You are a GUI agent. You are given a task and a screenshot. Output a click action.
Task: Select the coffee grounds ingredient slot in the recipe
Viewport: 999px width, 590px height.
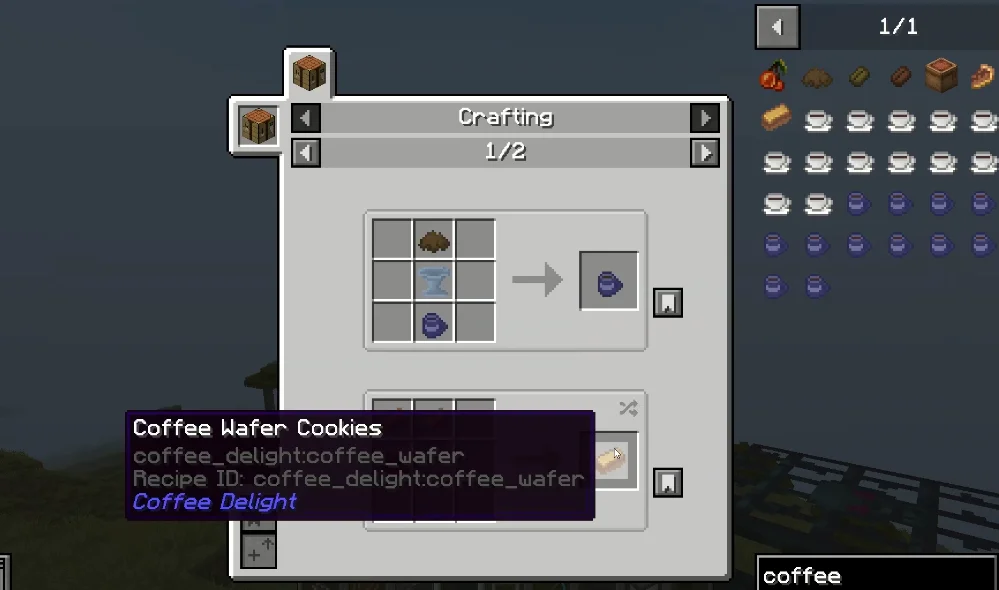click(434, 241)
